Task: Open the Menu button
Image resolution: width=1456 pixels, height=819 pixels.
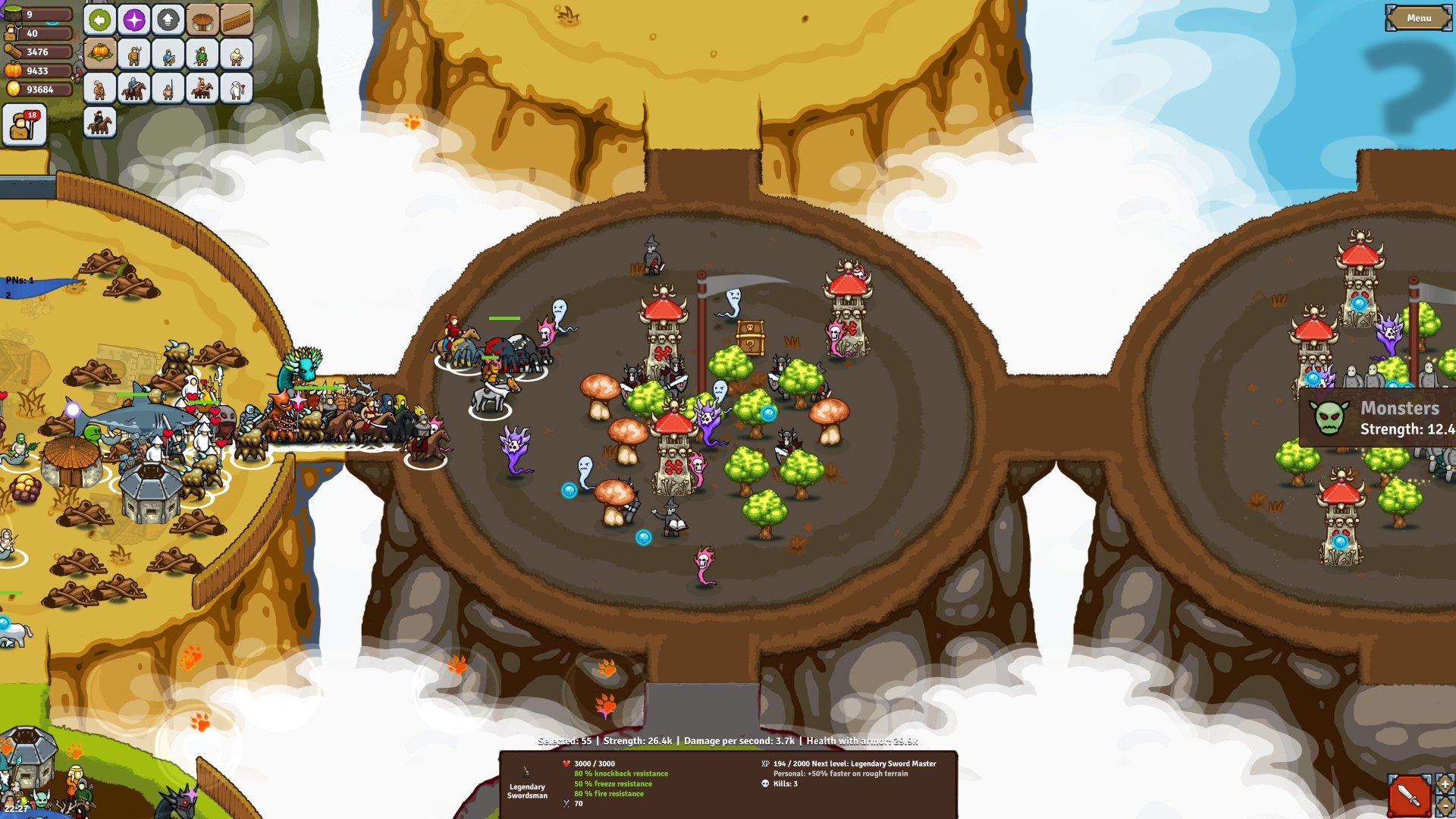Action: (1420, 18)
